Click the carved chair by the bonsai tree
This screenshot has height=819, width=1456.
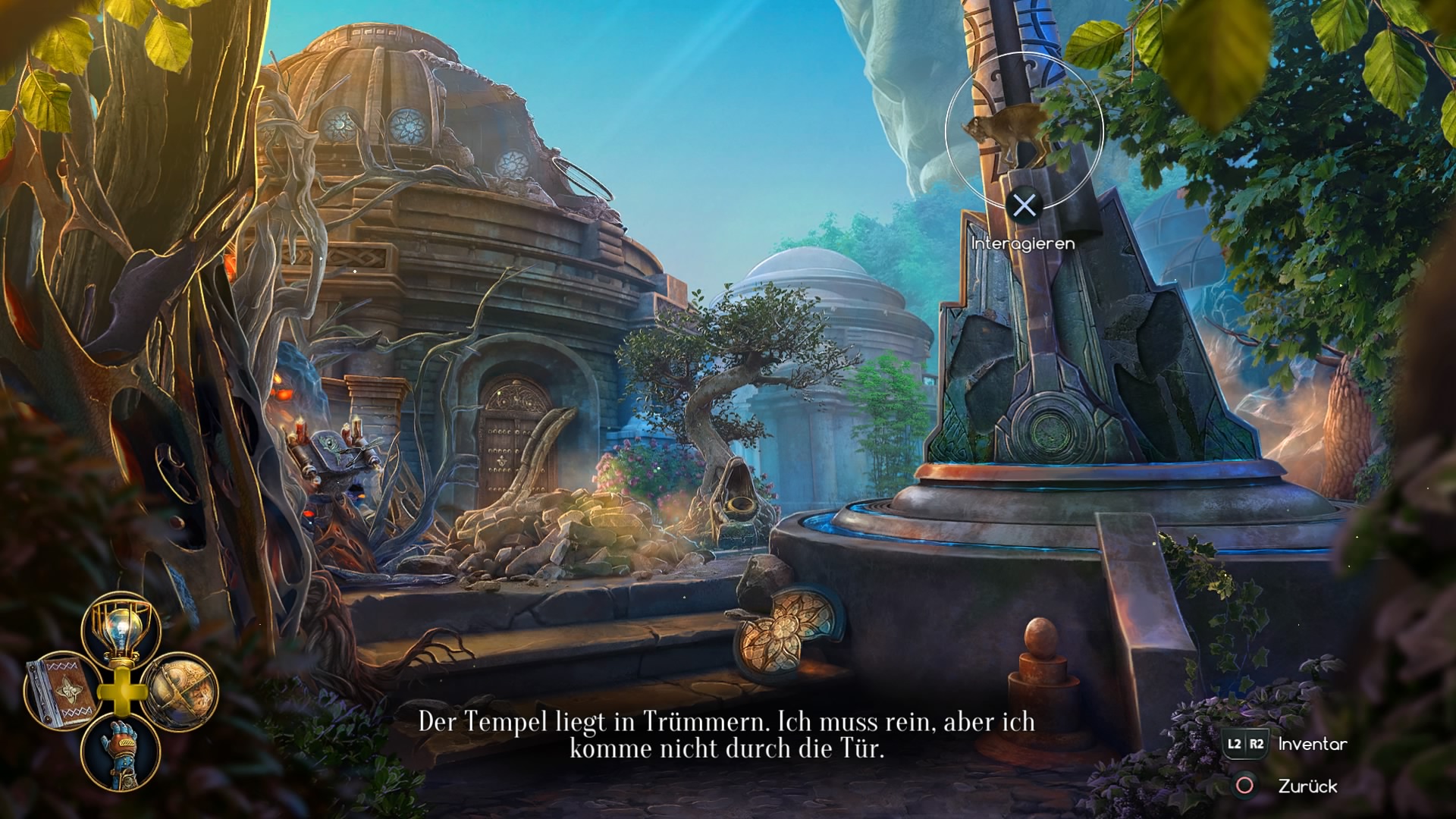[739, 493]
